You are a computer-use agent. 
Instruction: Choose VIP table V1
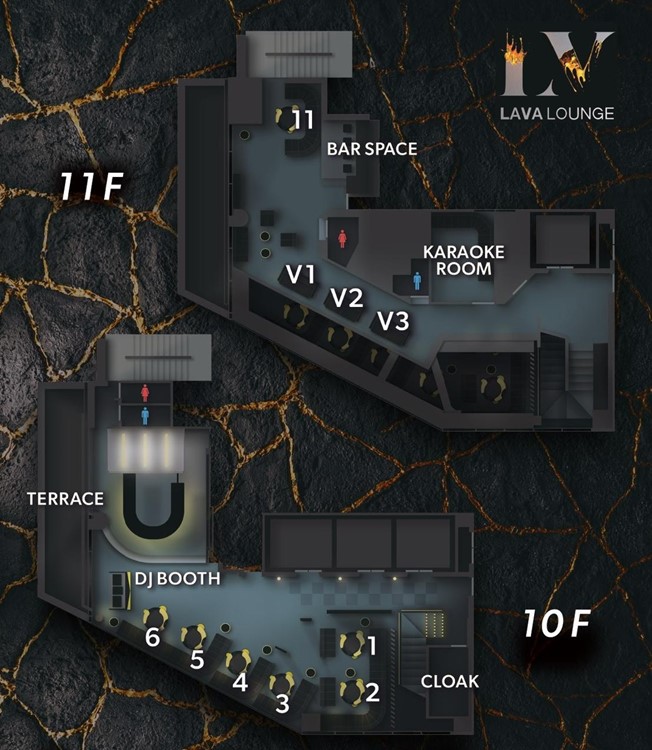[301, 274]
